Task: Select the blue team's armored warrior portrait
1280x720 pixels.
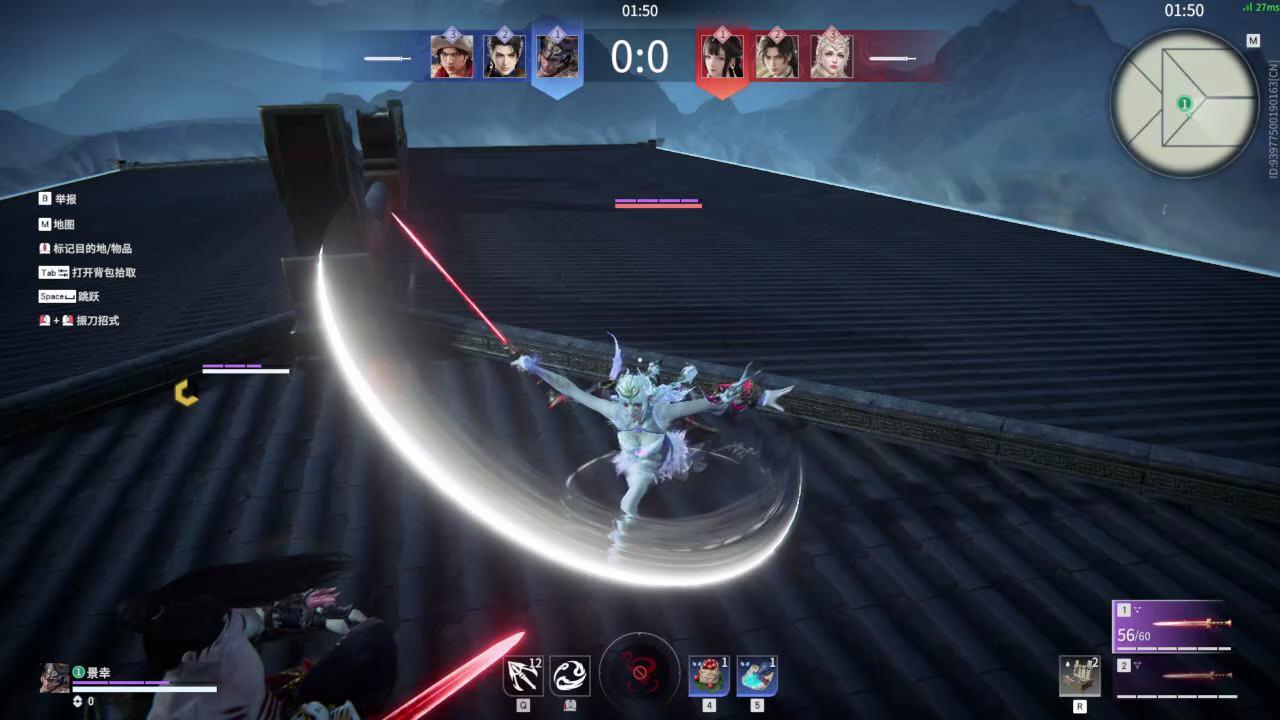Action: pyautogui.click(x=556, y=56)
